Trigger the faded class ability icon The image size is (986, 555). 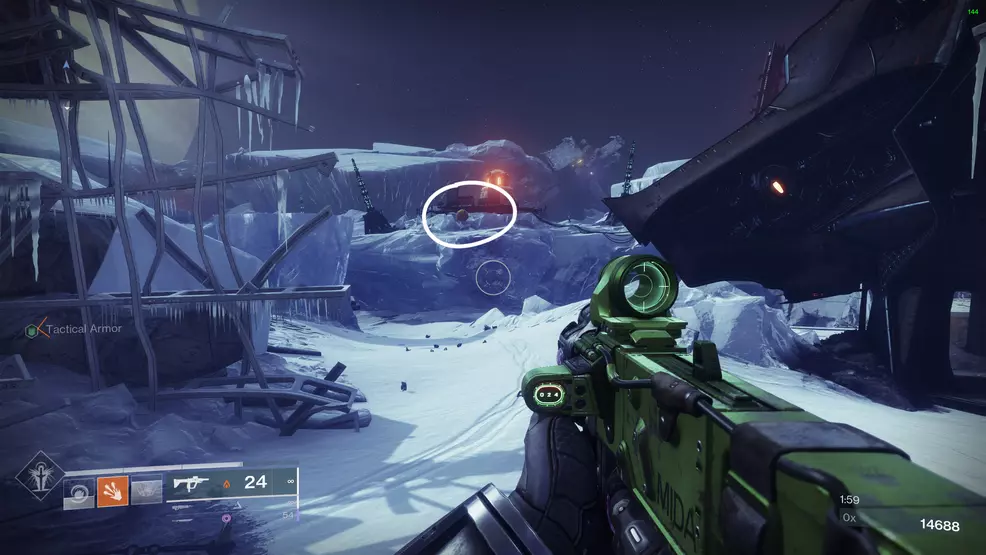point(146,489)
